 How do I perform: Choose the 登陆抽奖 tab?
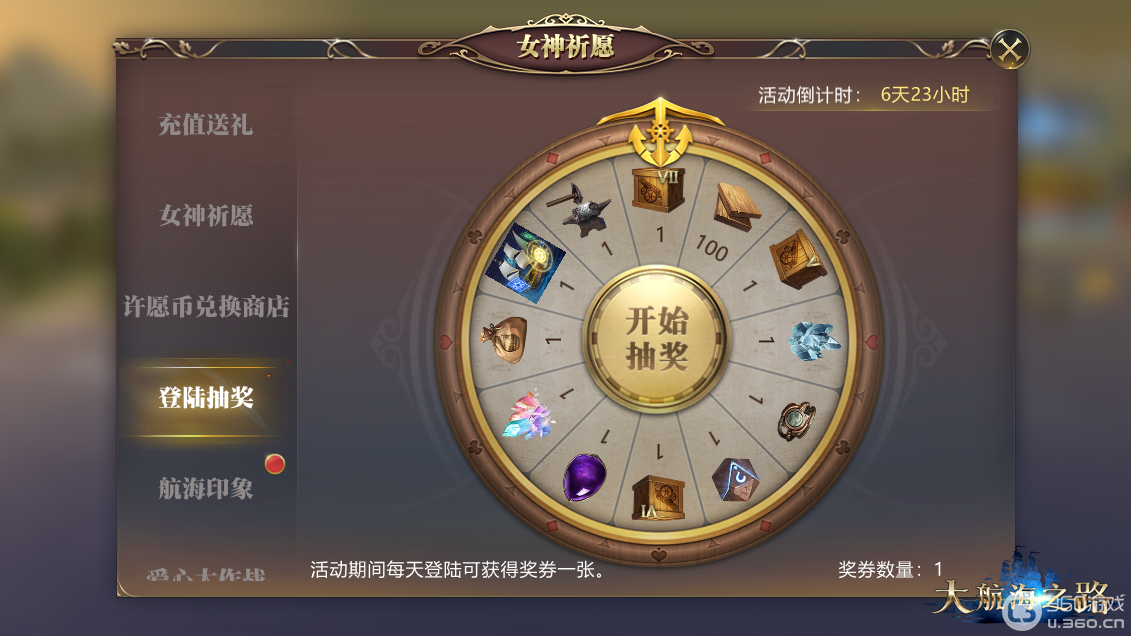[206, 397]
